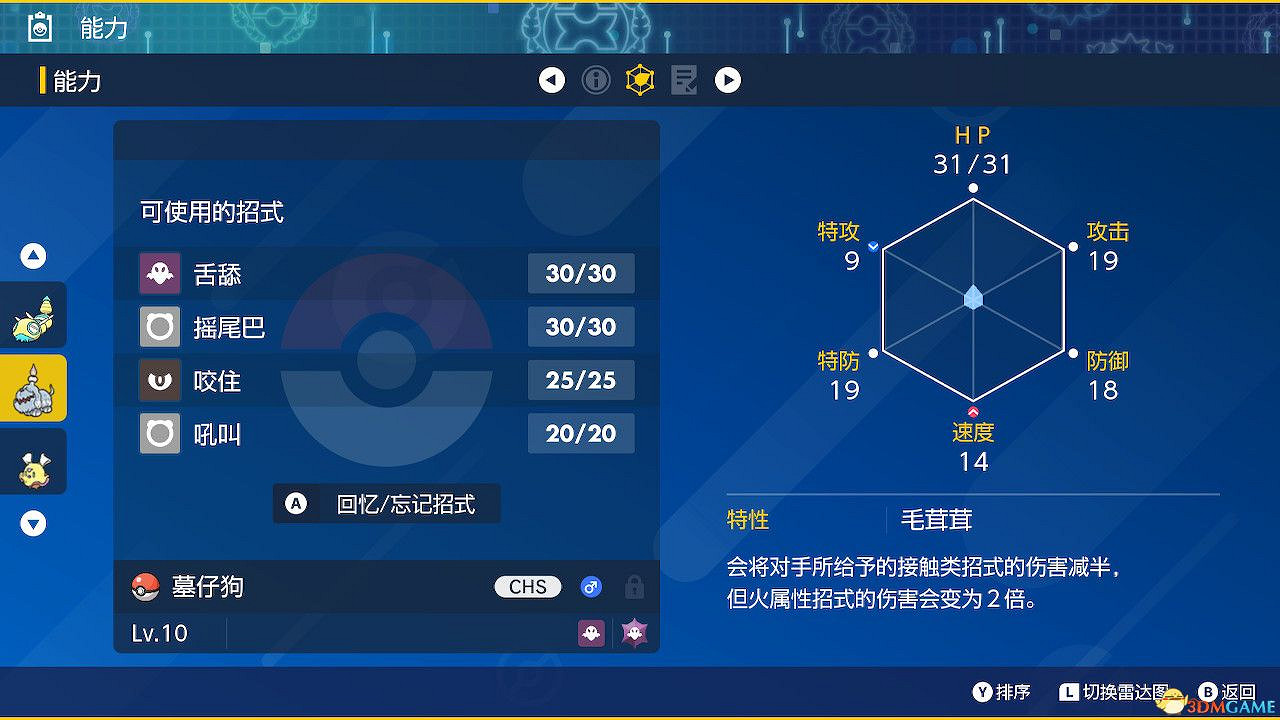Screen dimensions: 1280x720
Task: Open the moves memo page icon
Action: (684, 80)
